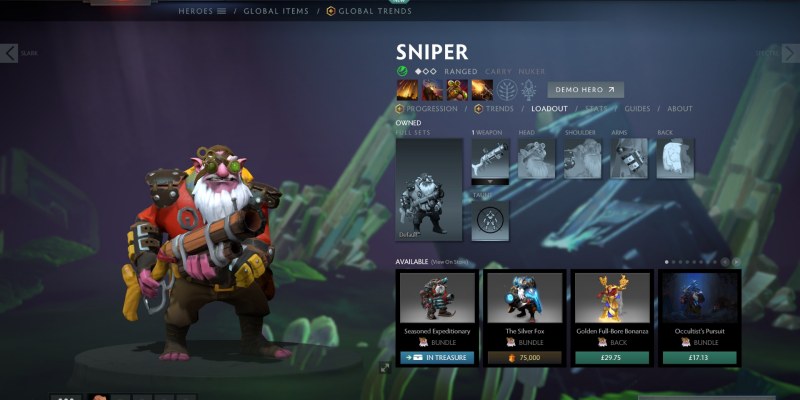Show the About tab for Sniper
Screen dimensions: 800x400
point(679,108)
